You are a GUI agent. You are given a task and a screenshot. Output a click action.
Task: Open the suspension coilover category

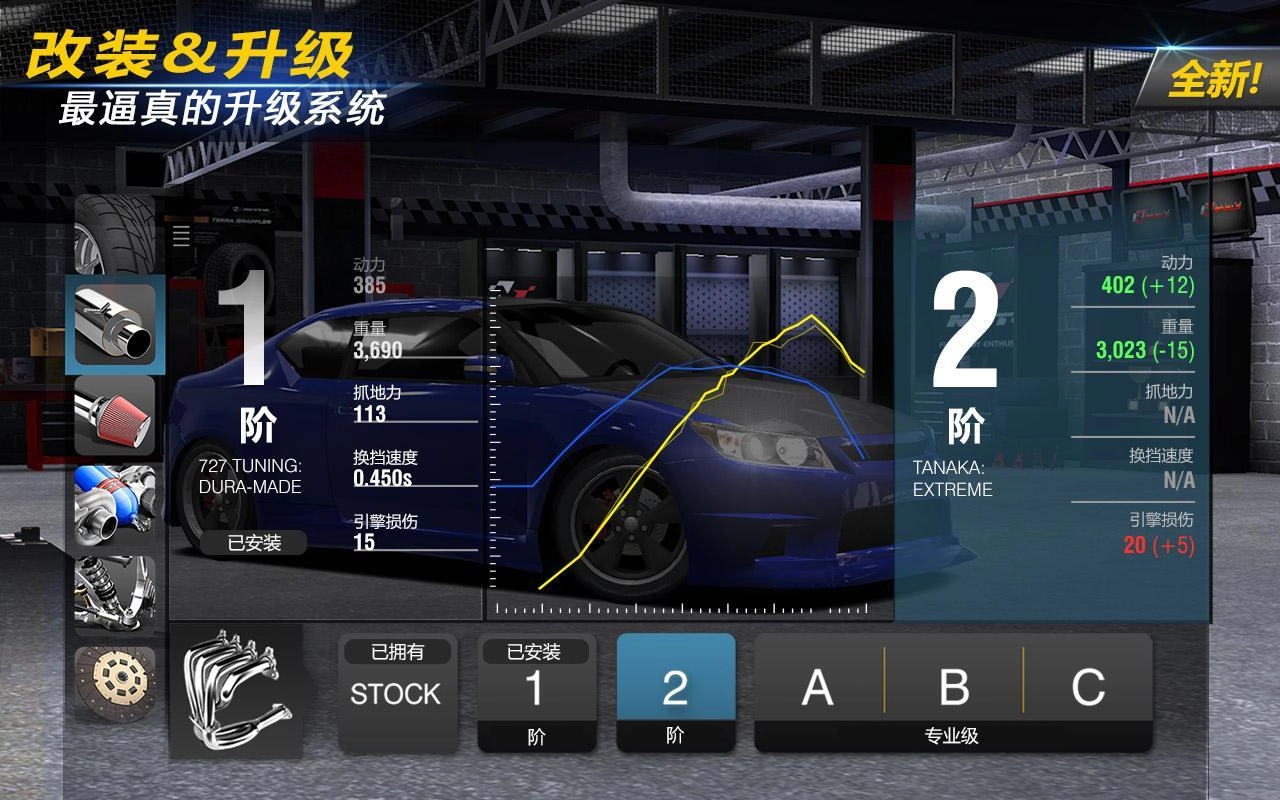point(115,595)
